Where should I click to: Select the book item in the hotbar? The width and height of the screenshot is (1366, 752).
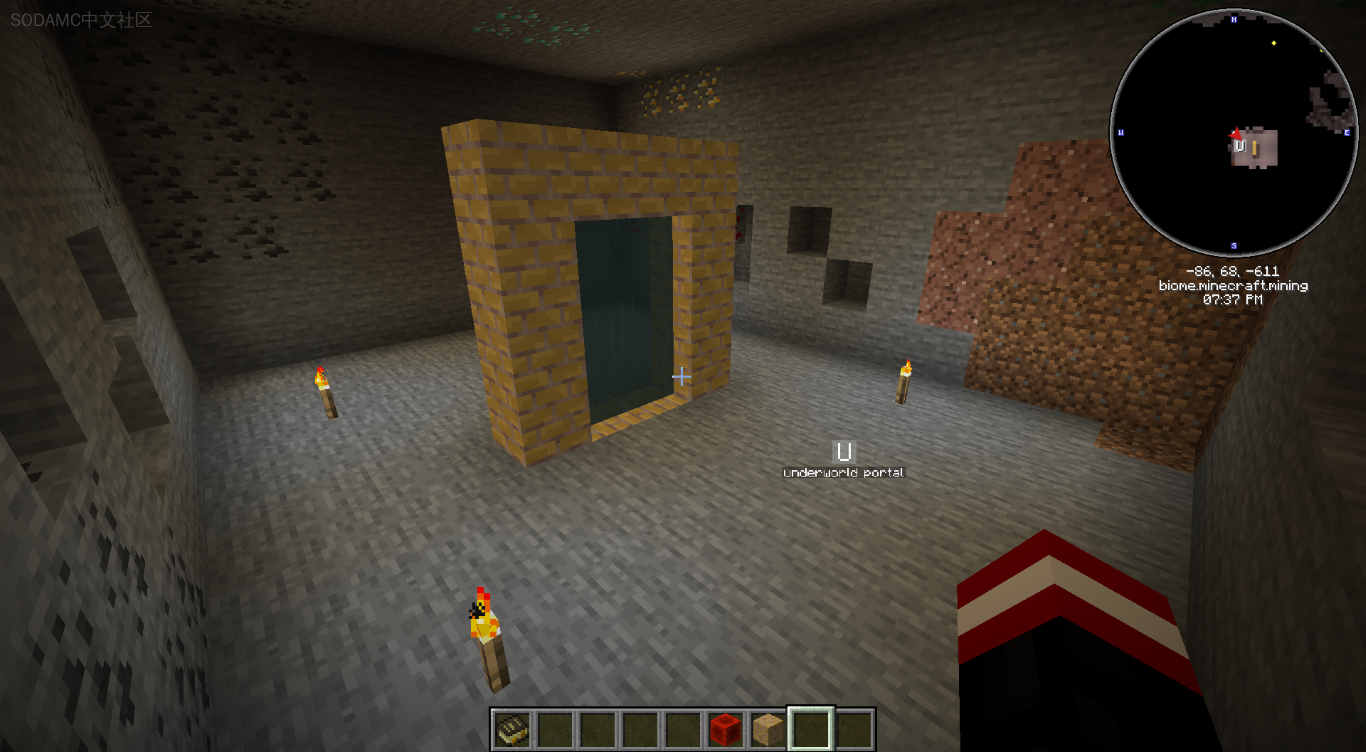pyautogui.click(x=512, y=729)
